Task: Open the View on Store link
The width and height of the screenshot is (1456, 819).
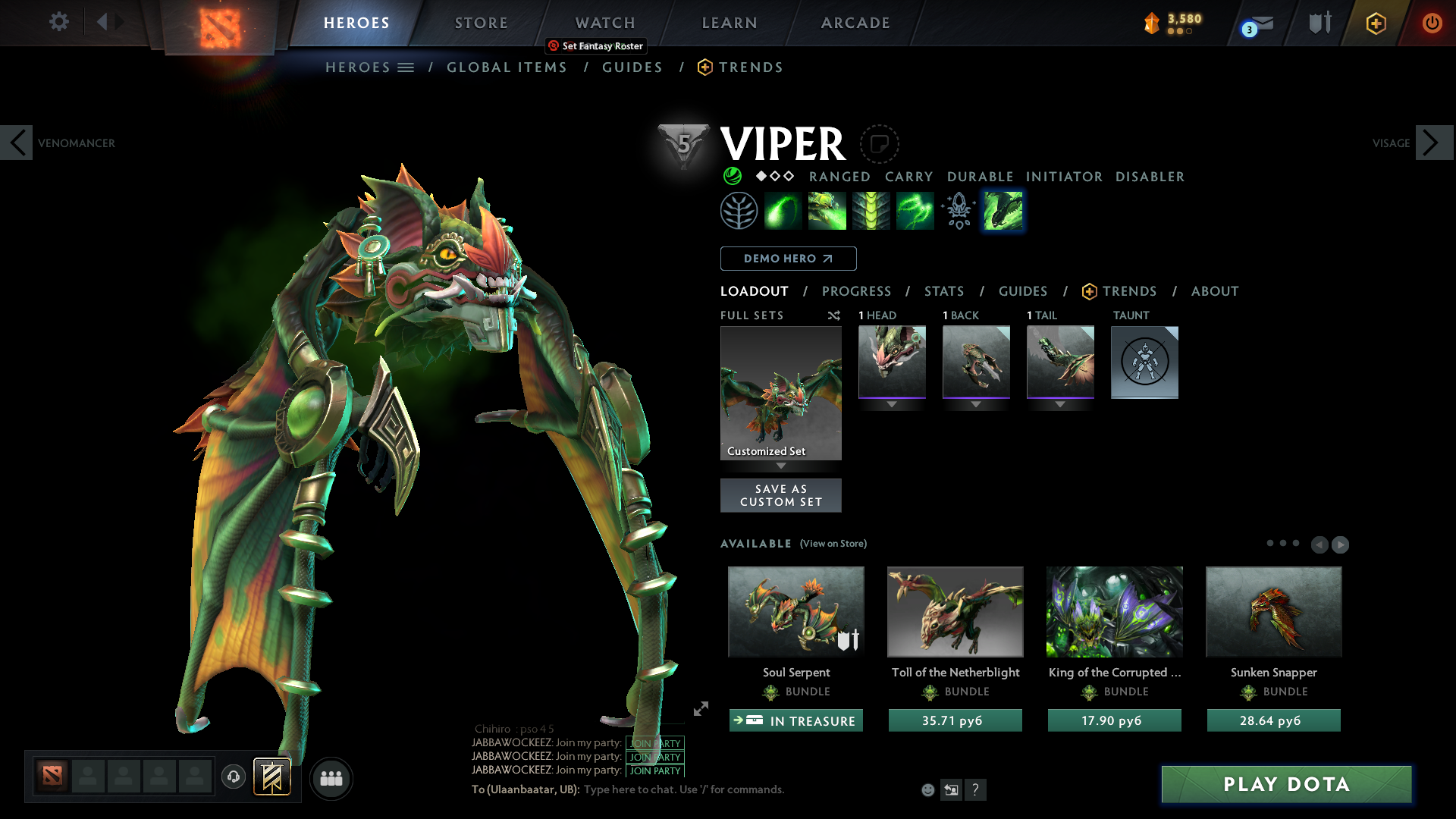Action: [x=833, y=544]
